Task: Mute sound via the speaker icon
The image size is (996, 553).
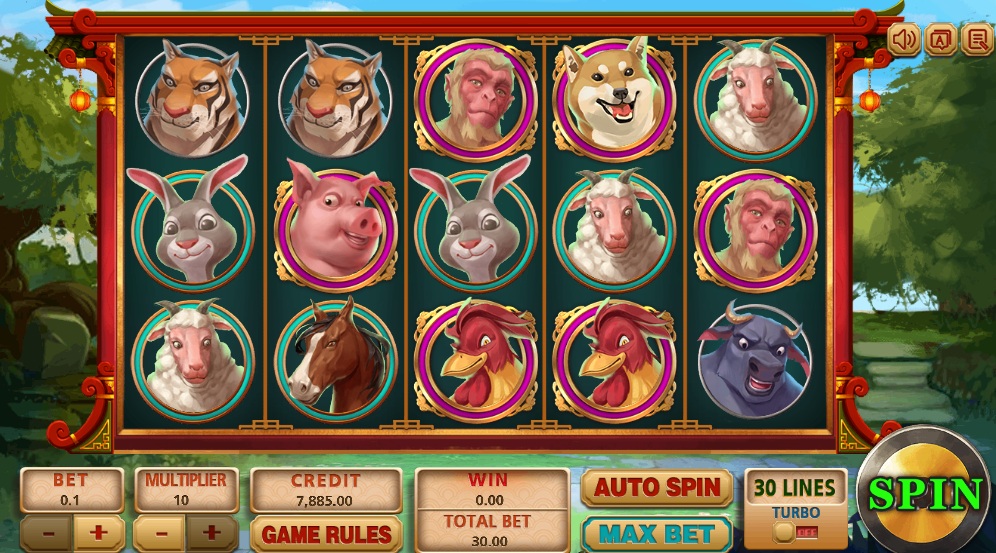Action: [x=904, y=39]
